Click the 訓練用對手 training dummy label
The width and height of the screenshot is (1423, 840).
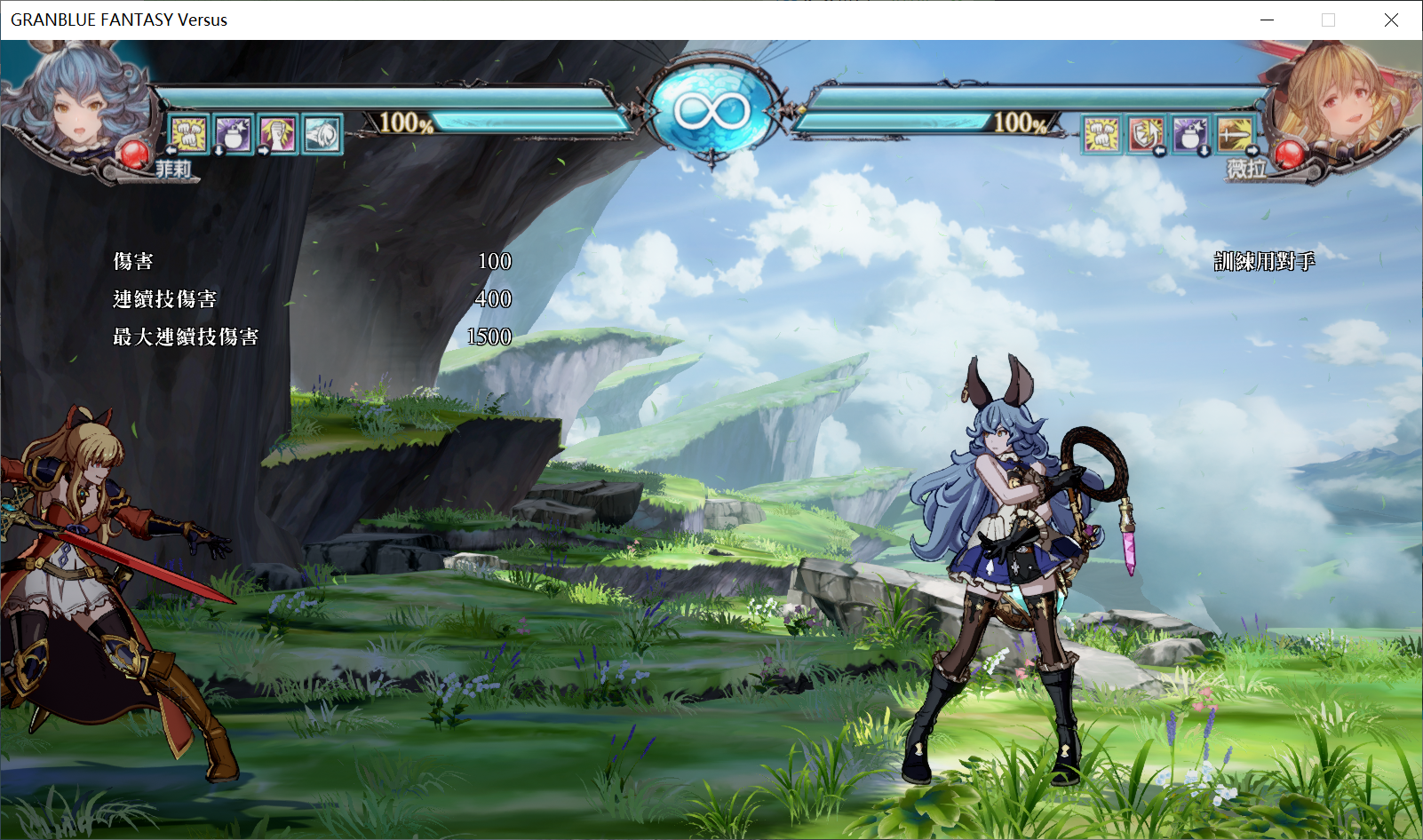tap(1265, 263)
